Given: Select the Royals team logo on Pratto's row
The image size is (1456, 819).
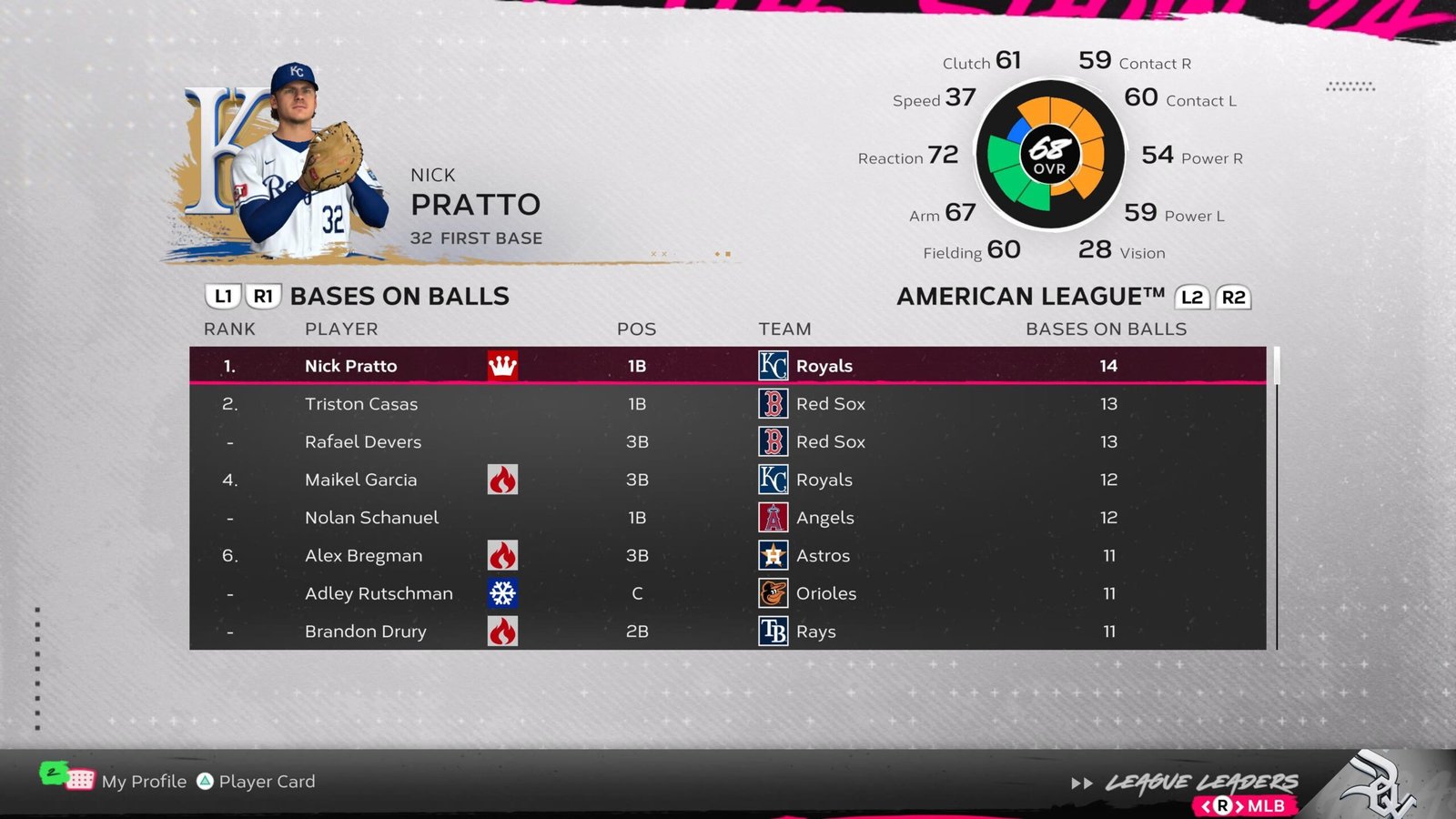Looking at the screenshot, I should coord(774,366).
